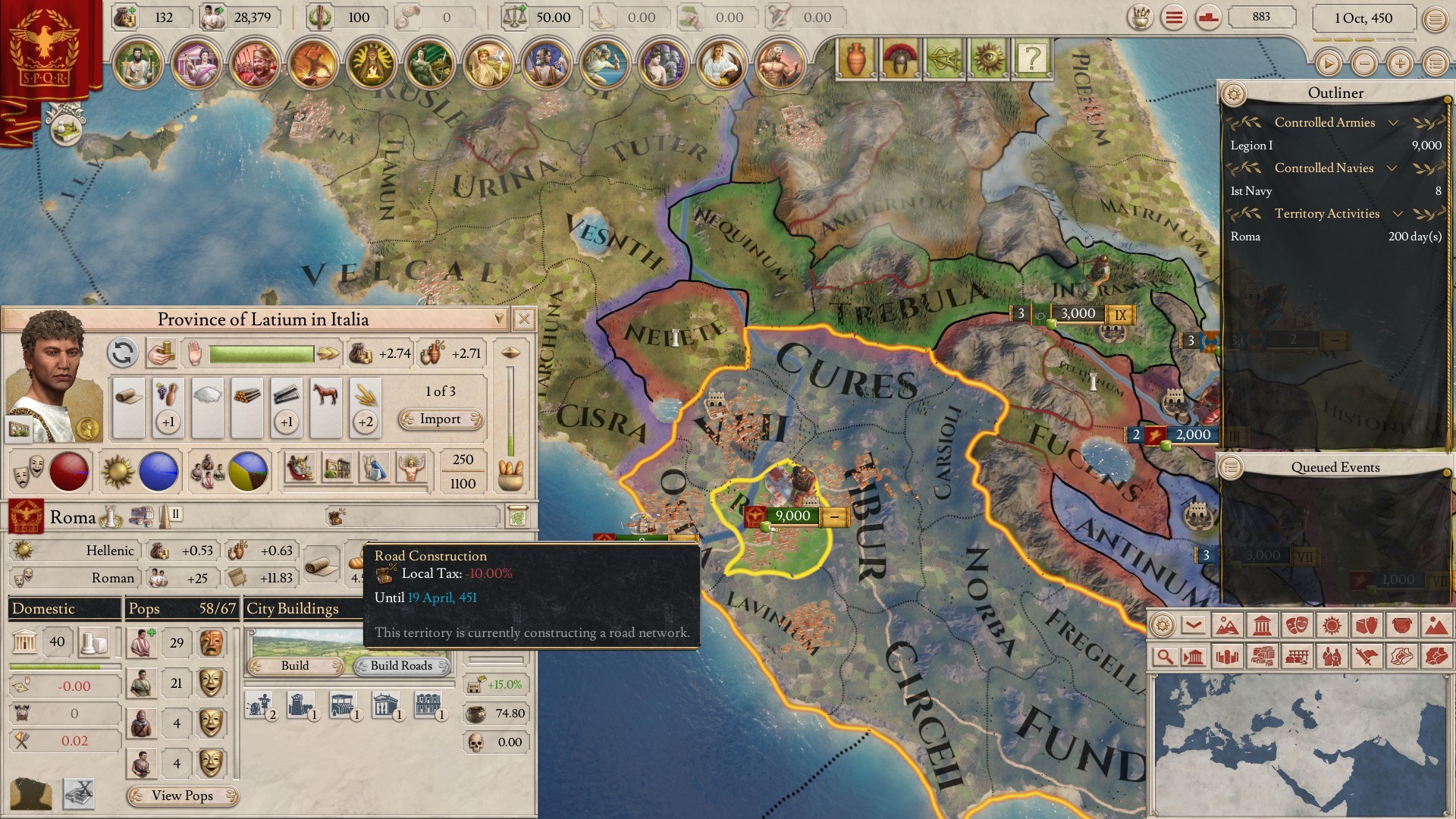Screen dimensions: 1456x819
Task: Open the help question mark button
Action: [1031, 58]
